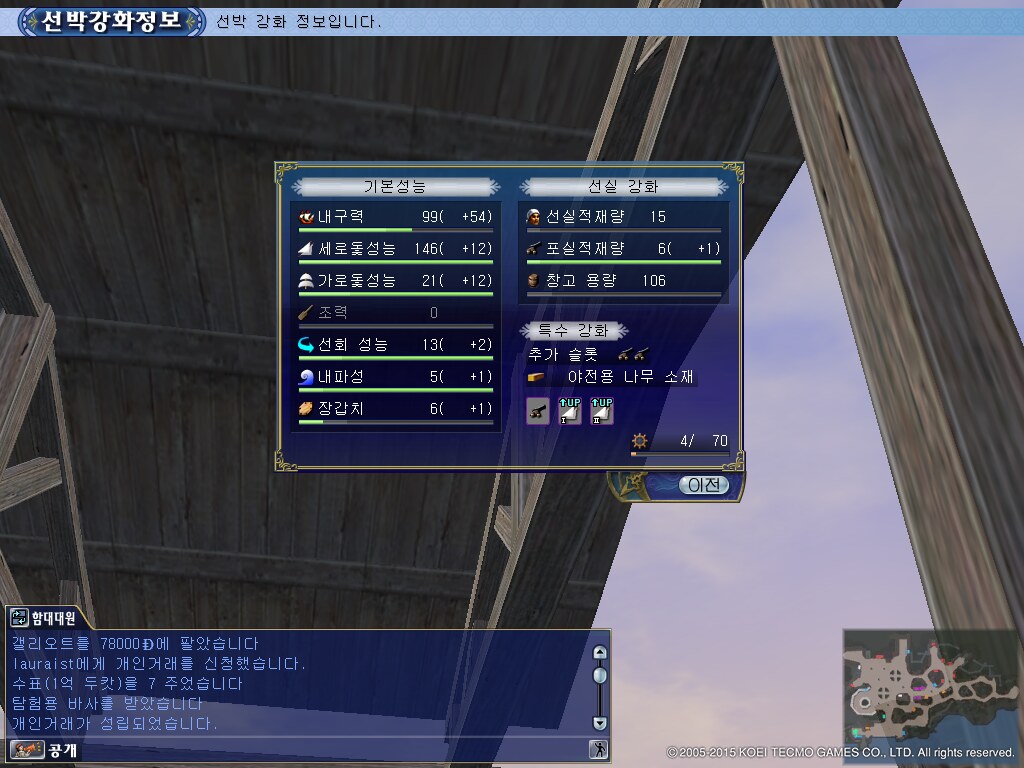Select the 창고 용량 cargo capacity row
1024x768 pixels.
click(623, 281)
